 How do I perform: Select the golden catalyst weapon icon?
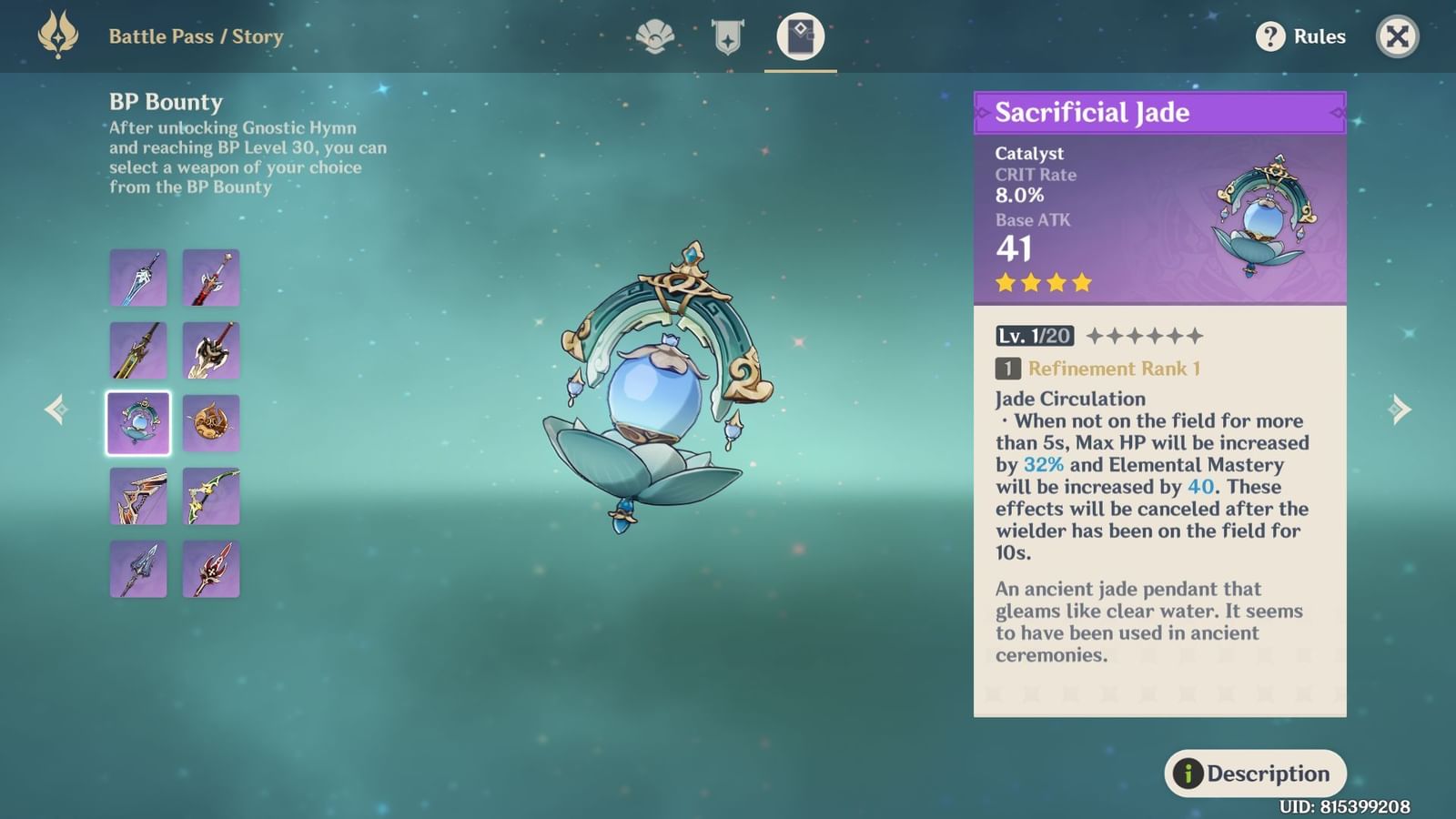coord(210,421)
